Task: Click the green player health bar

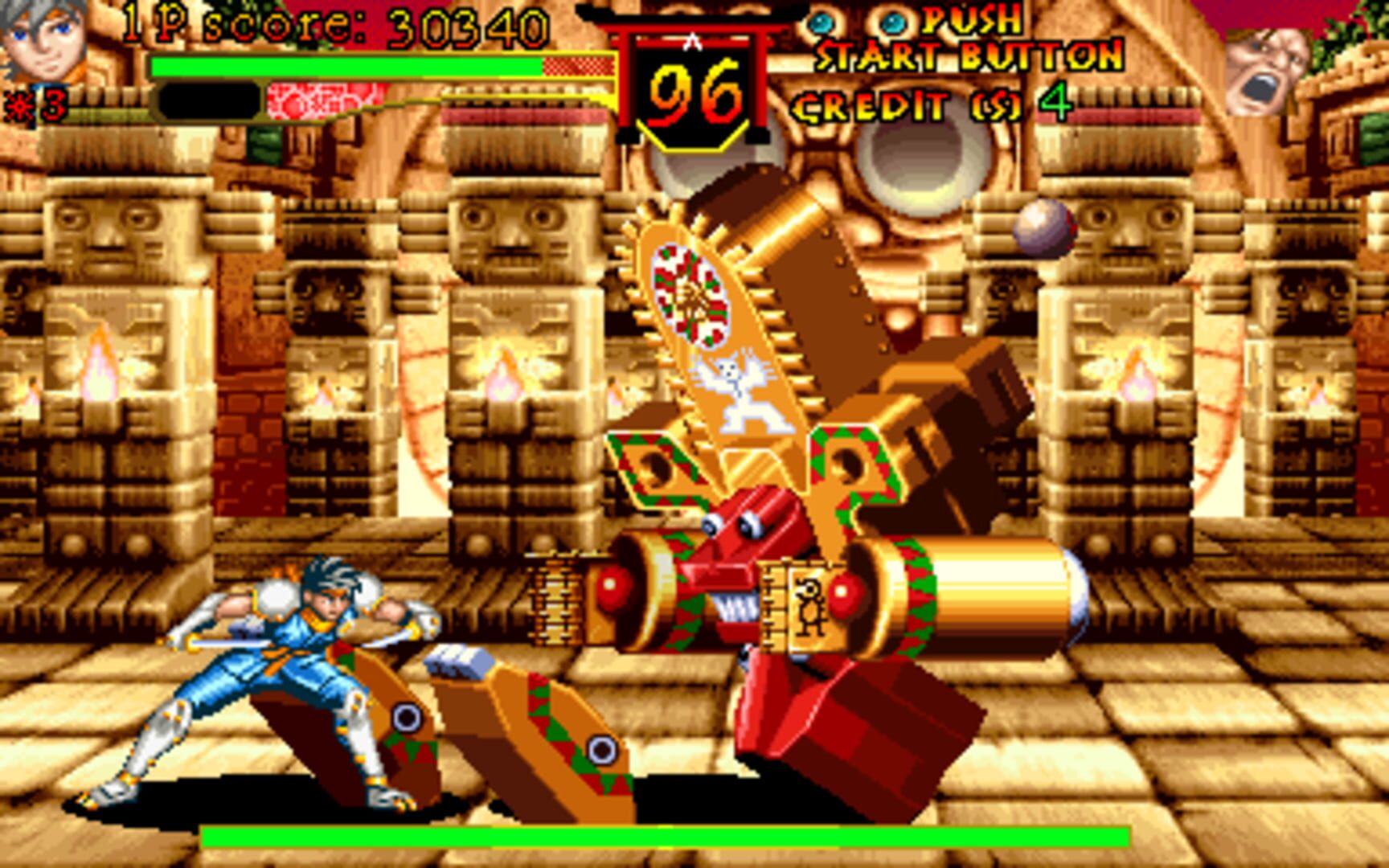Action: [x=346, y=67]
